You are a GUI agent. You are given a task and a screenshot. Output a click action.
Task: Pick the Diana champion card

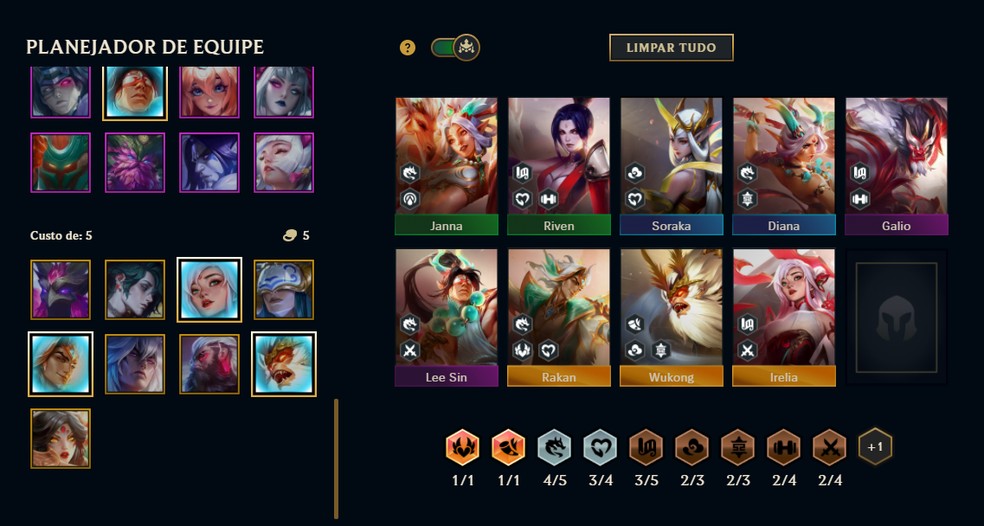[783, 166]
